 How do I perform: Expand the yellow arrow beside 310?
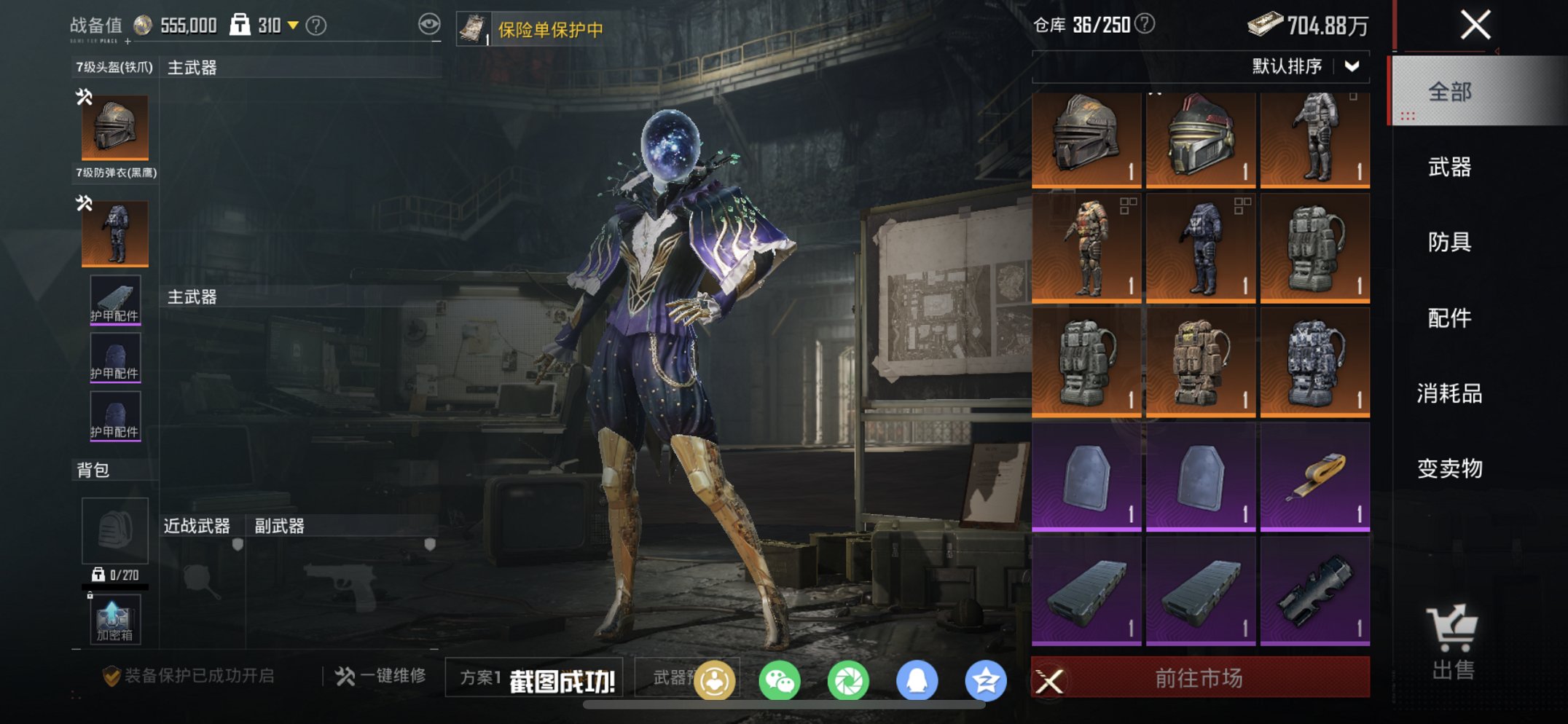294,24
